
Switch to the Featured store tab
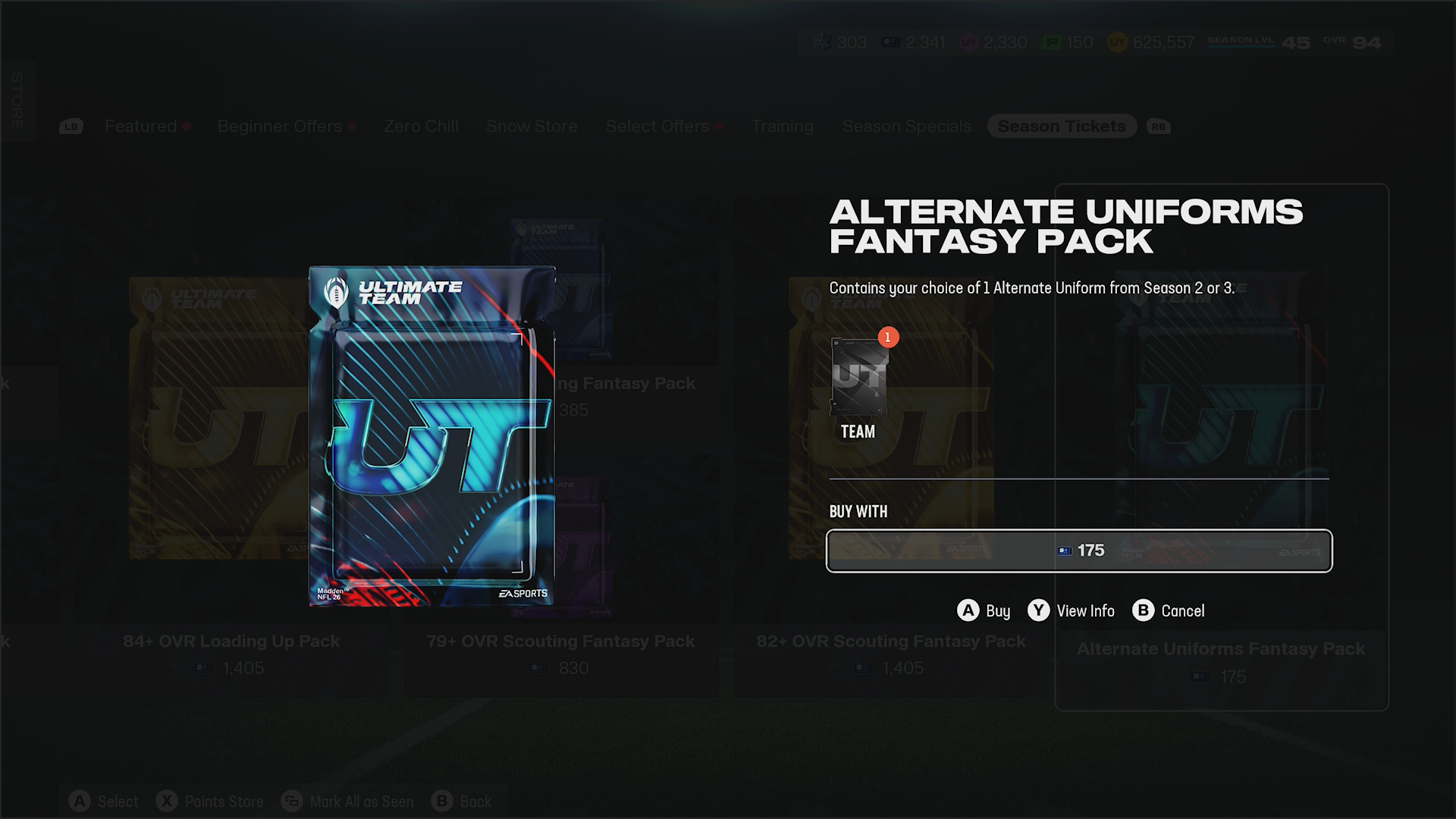coord(141,127)
